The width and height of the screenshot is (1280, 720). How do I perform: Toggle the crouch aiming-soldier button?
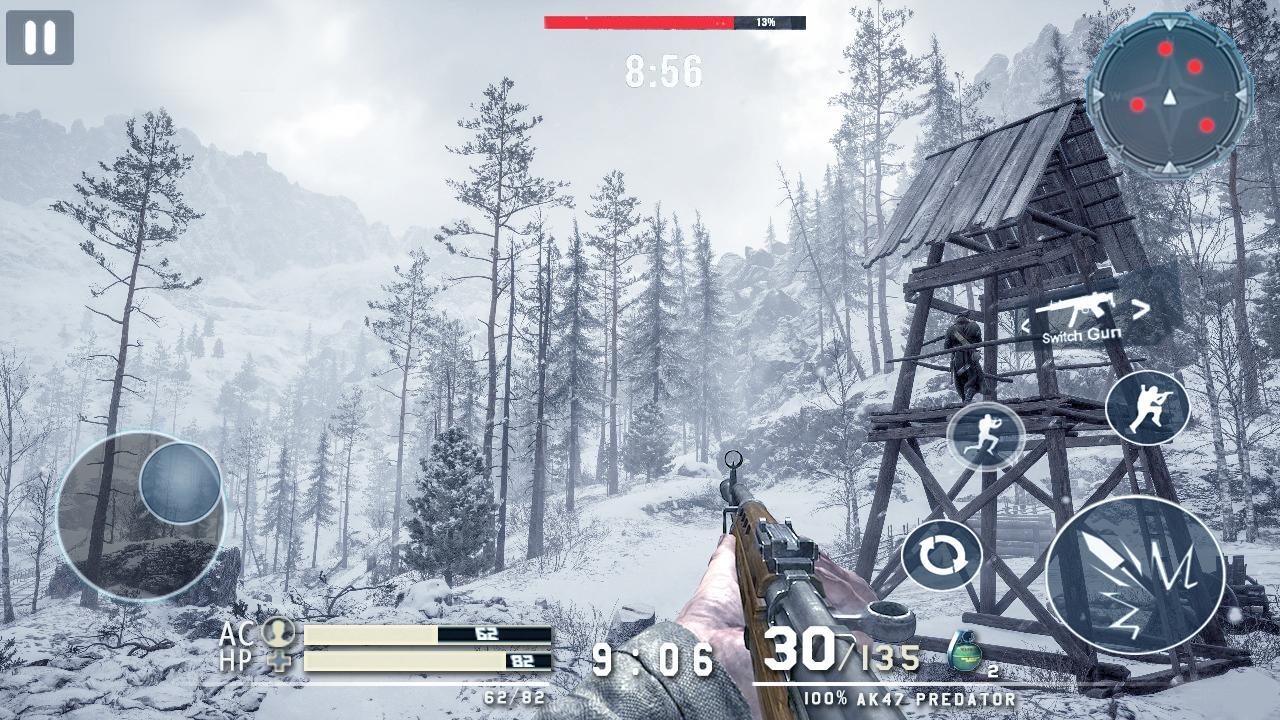(x=1147, y=407)
